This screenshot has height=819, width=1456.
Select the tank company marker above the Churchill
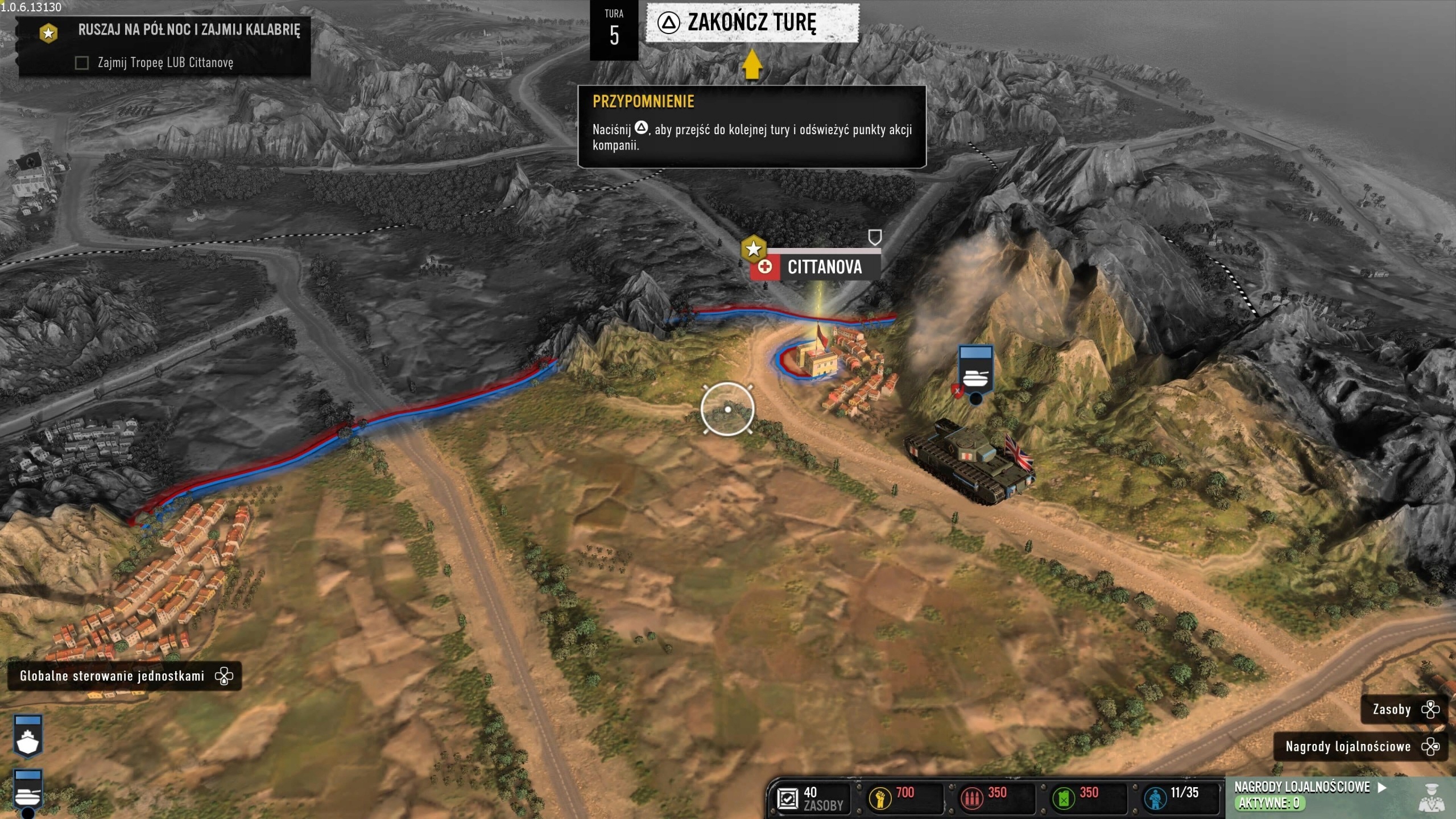[975, 371]
